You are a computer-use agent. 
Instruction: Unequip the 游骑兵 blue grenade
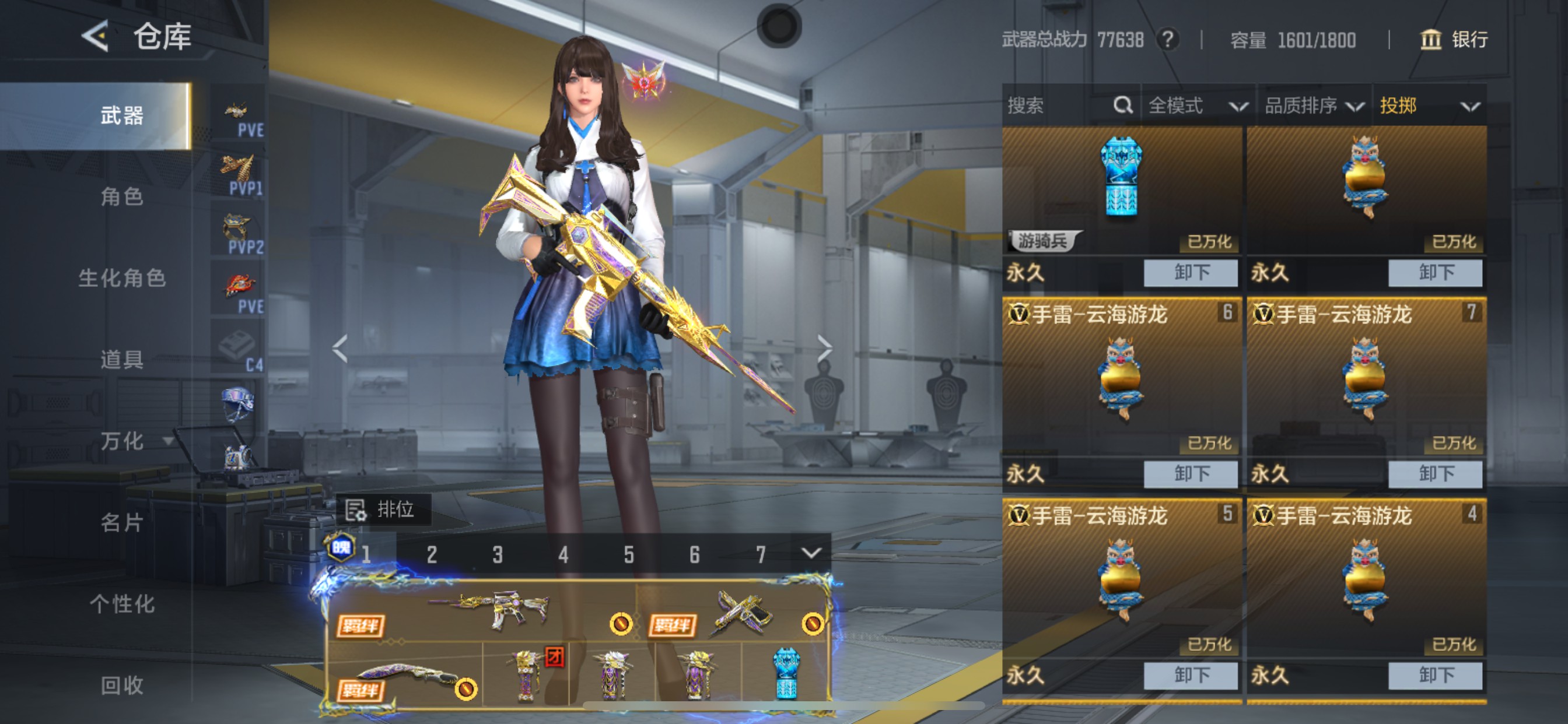tap(1190, 273)
